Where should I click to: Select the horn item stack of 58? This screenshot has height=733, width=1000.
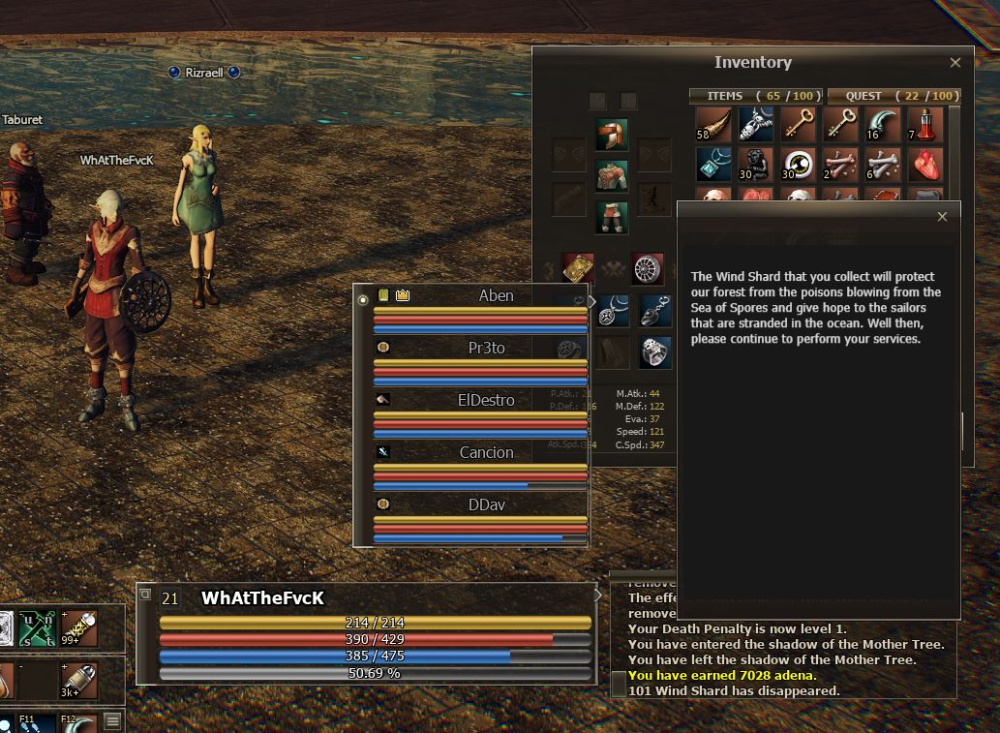(x=712, y=124)
